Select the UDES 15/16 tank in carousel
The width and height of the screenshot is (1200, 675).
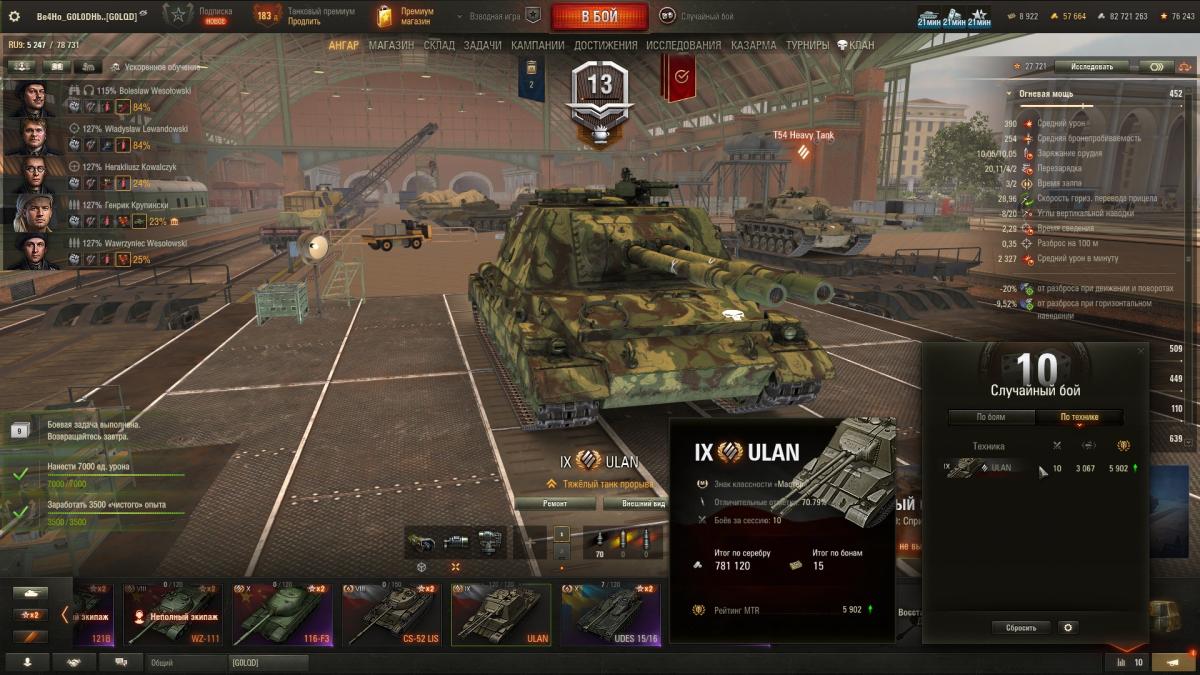coord(611,613)
